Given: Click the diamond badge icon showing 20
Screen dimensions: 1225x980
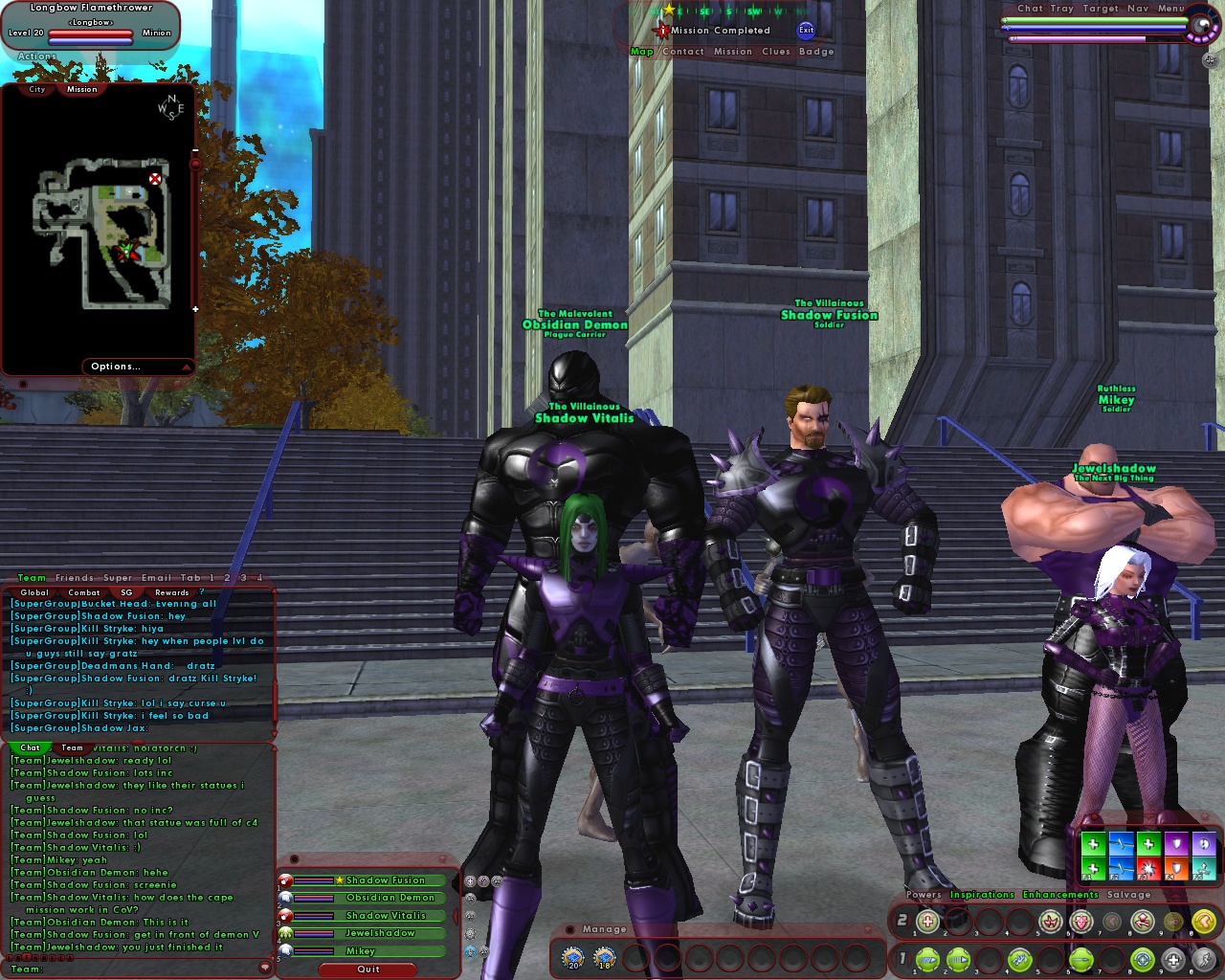Looking at the screenshot, I should (x=572, y=958).
